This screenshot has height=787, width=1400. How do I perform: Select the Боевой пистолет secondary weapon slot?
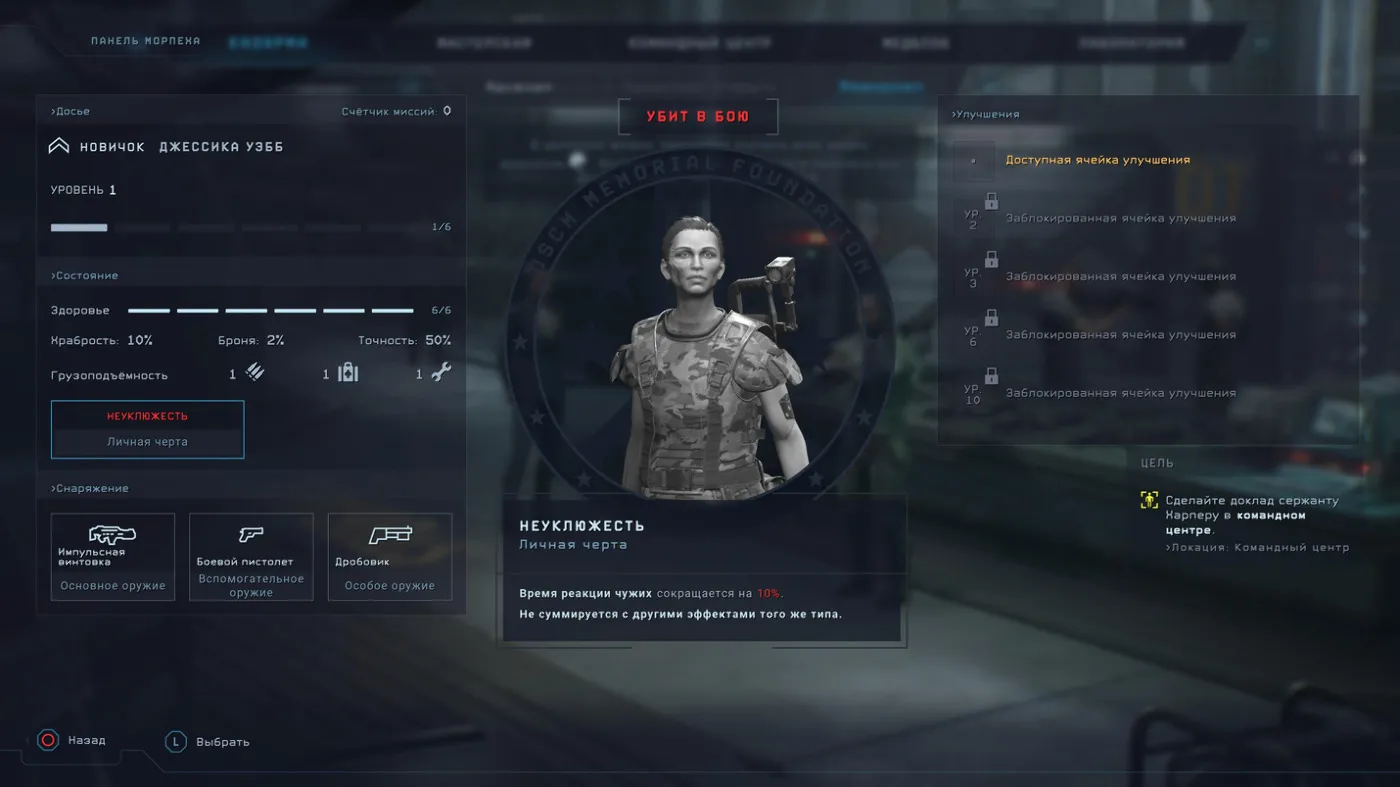(x=251, y=557)
